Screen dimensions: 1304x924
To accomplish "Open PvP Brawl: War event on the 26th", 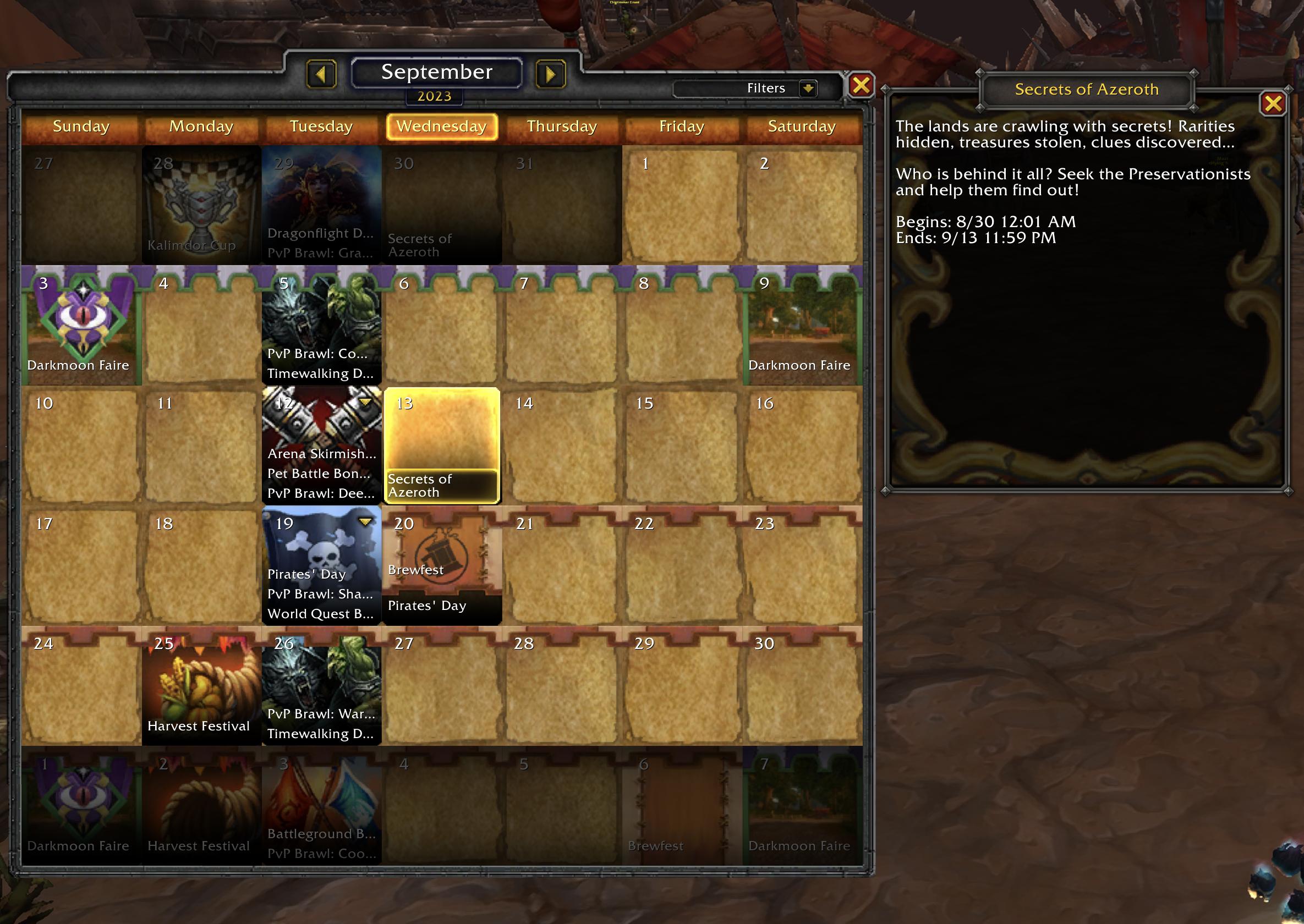I will click(x=321, y=713).
